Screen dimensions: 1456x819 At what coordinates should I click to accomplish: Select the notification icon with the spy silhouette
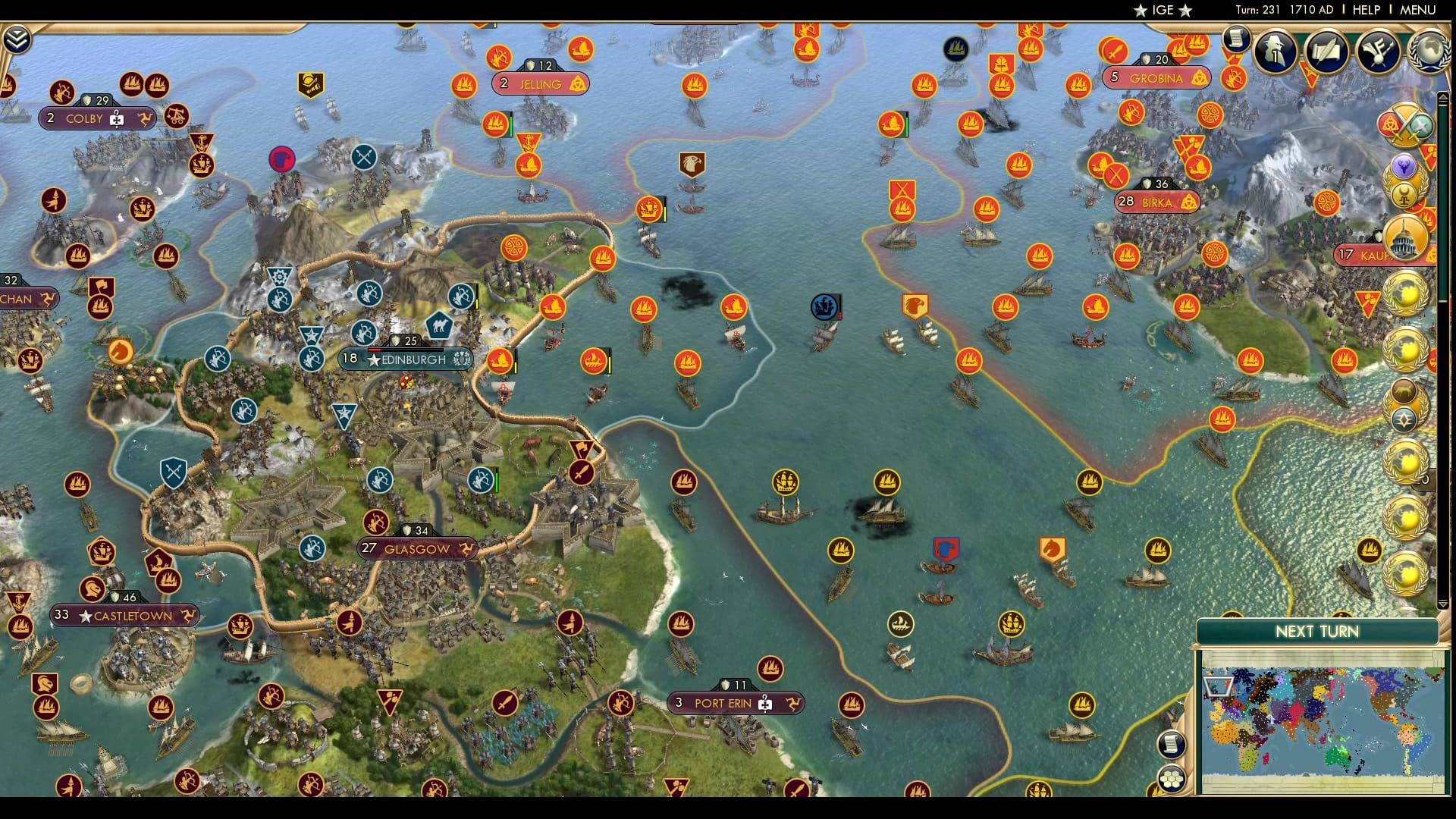(1274, 52)
